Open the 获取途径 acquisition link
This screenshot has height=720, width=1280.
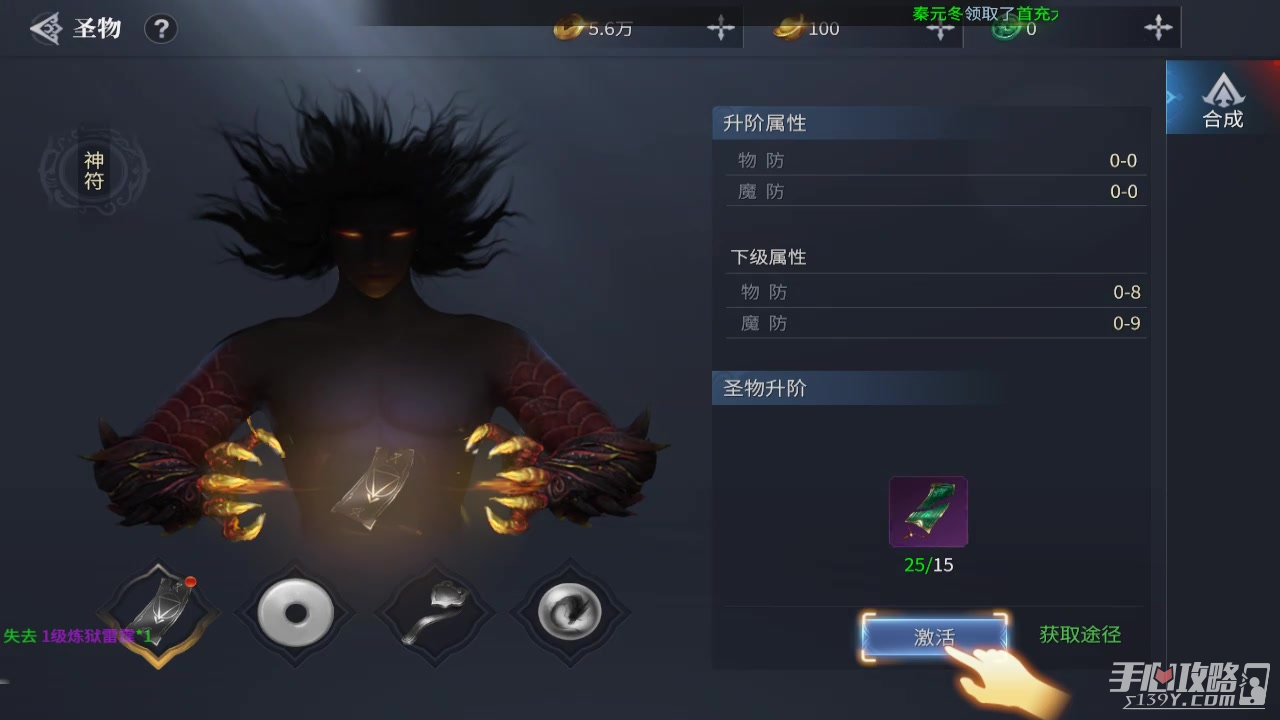tap(1080, 635)
